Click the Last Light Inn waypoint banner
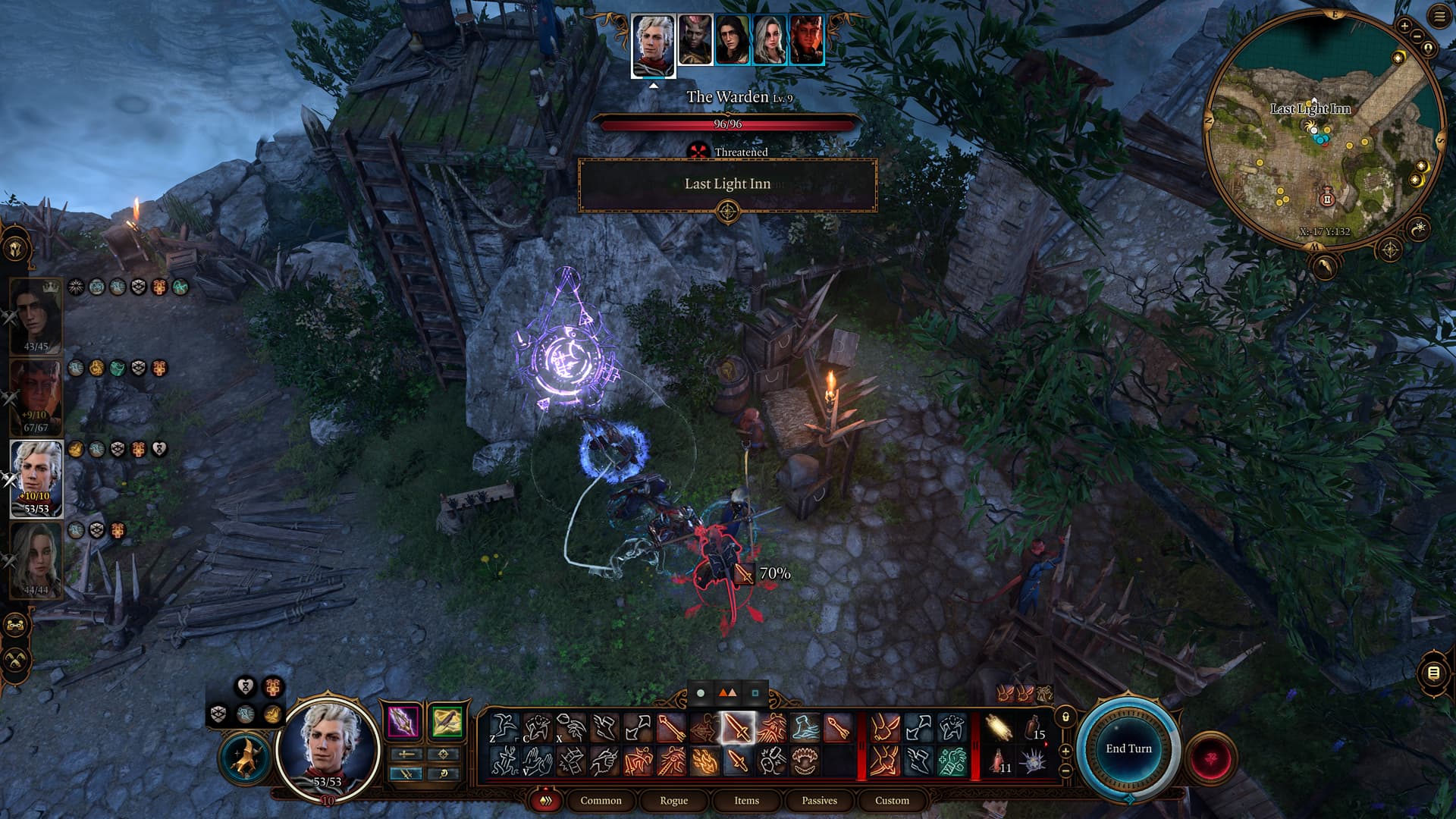The height and width of the screenshot is (819, 1456). pyautogui.click(x=727, y=184)
